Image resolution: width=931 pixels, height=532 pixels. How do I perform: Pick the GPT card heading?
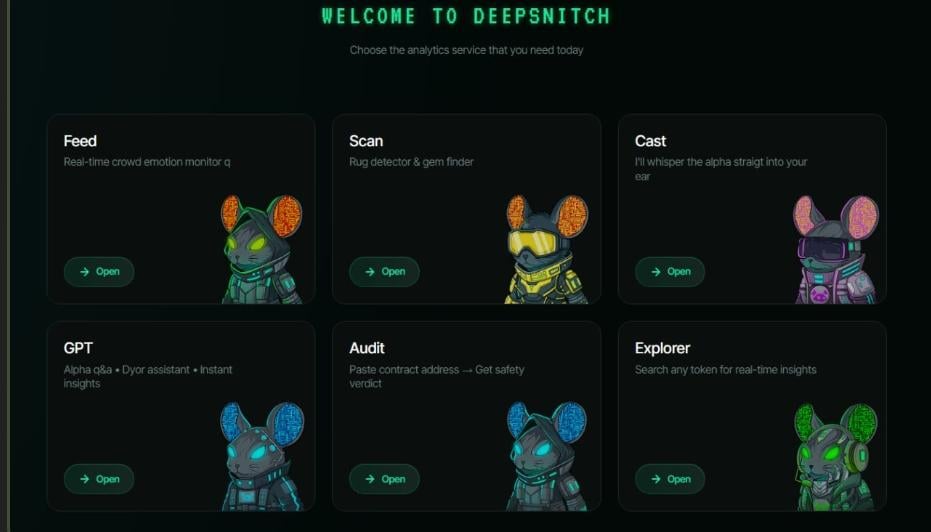tap(78, 348)
